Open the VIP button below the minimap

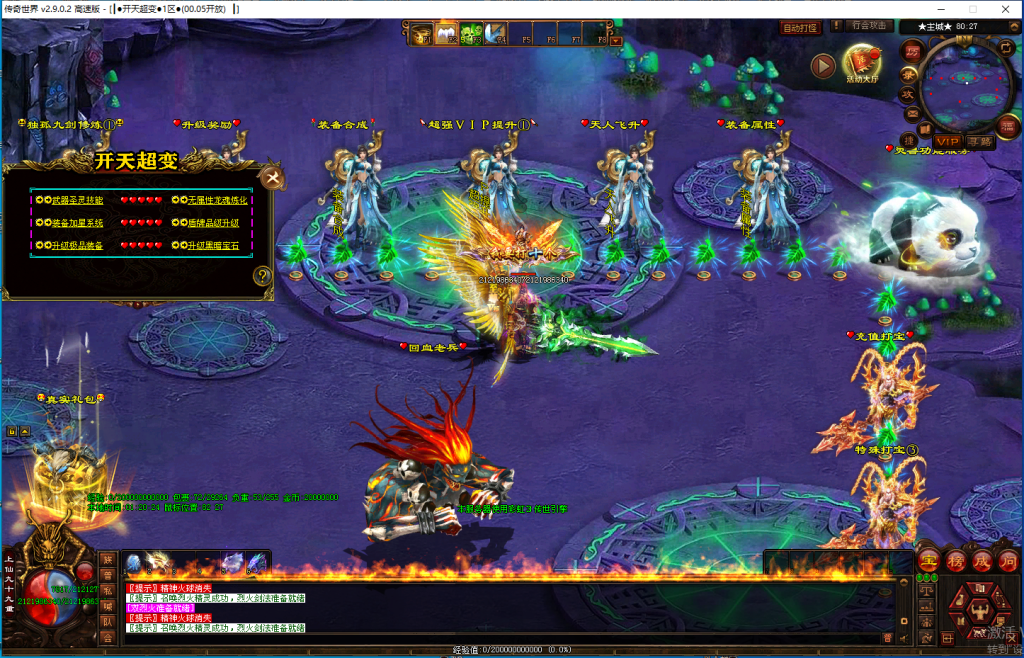(x=947, y=141)
